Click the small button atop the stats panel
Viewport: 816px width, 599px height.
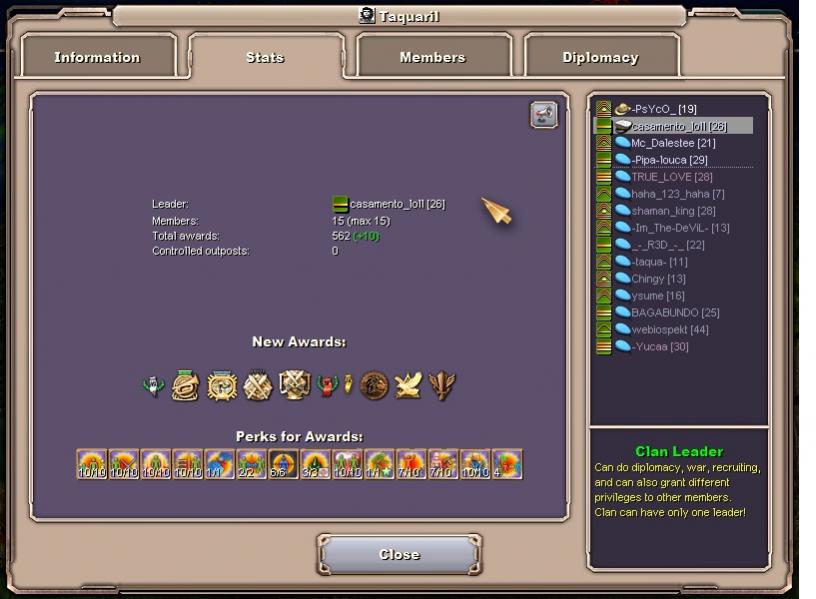[x=543, y=115]
